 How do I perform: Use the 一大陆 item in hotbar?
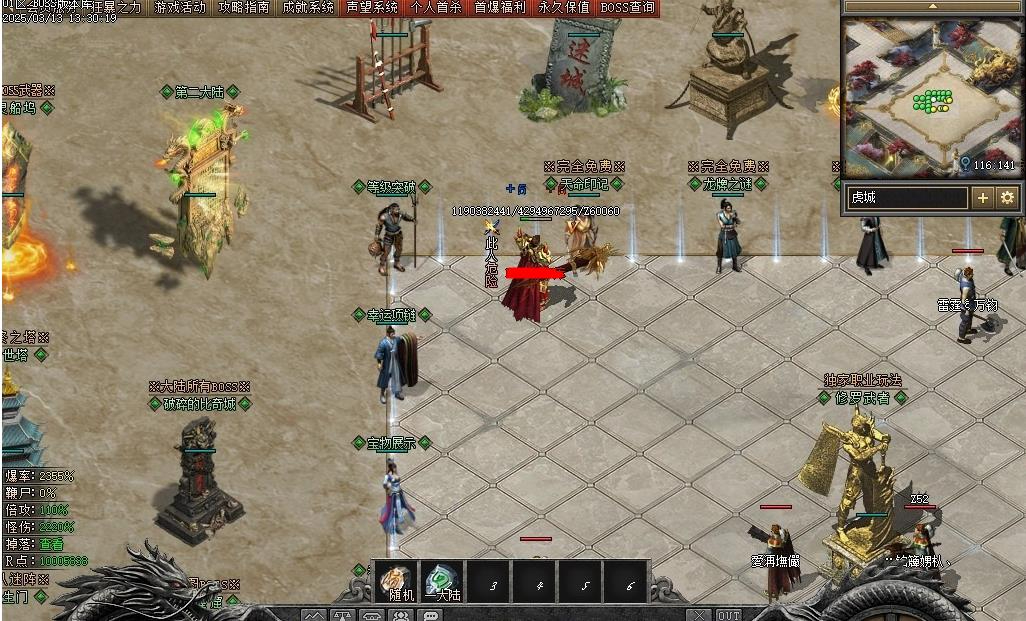point(441,581)
